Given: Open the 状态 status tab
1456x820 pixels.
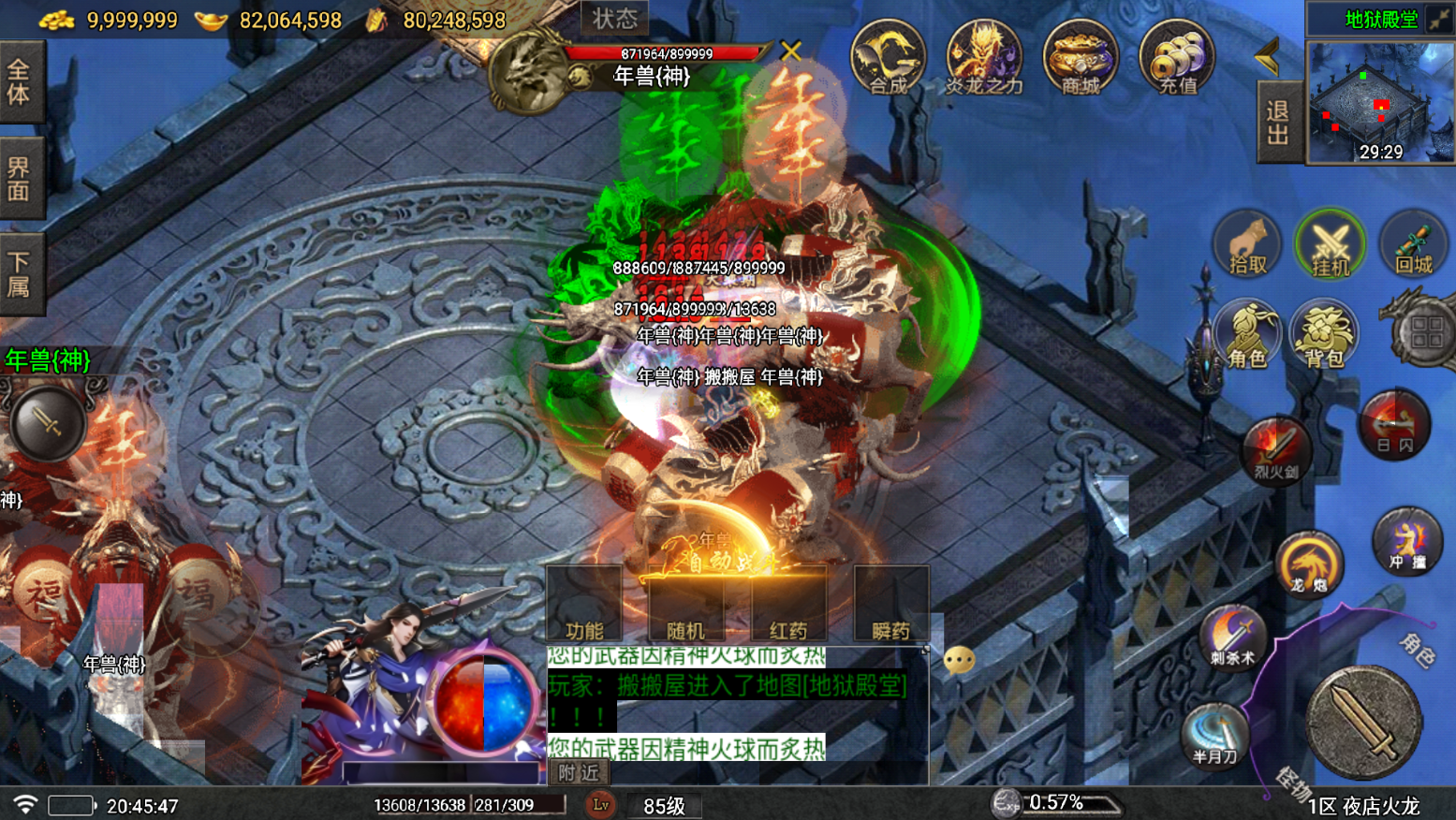Looking at the screenshot, I should [615, 18].
